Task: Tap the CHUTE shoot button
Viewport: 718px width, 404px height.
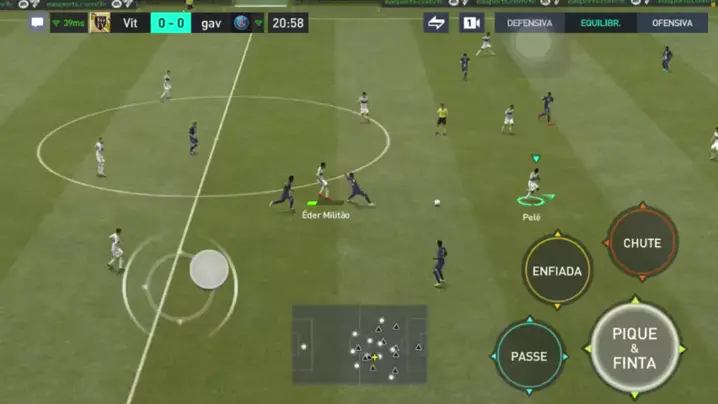Action: tap(642, 243)
